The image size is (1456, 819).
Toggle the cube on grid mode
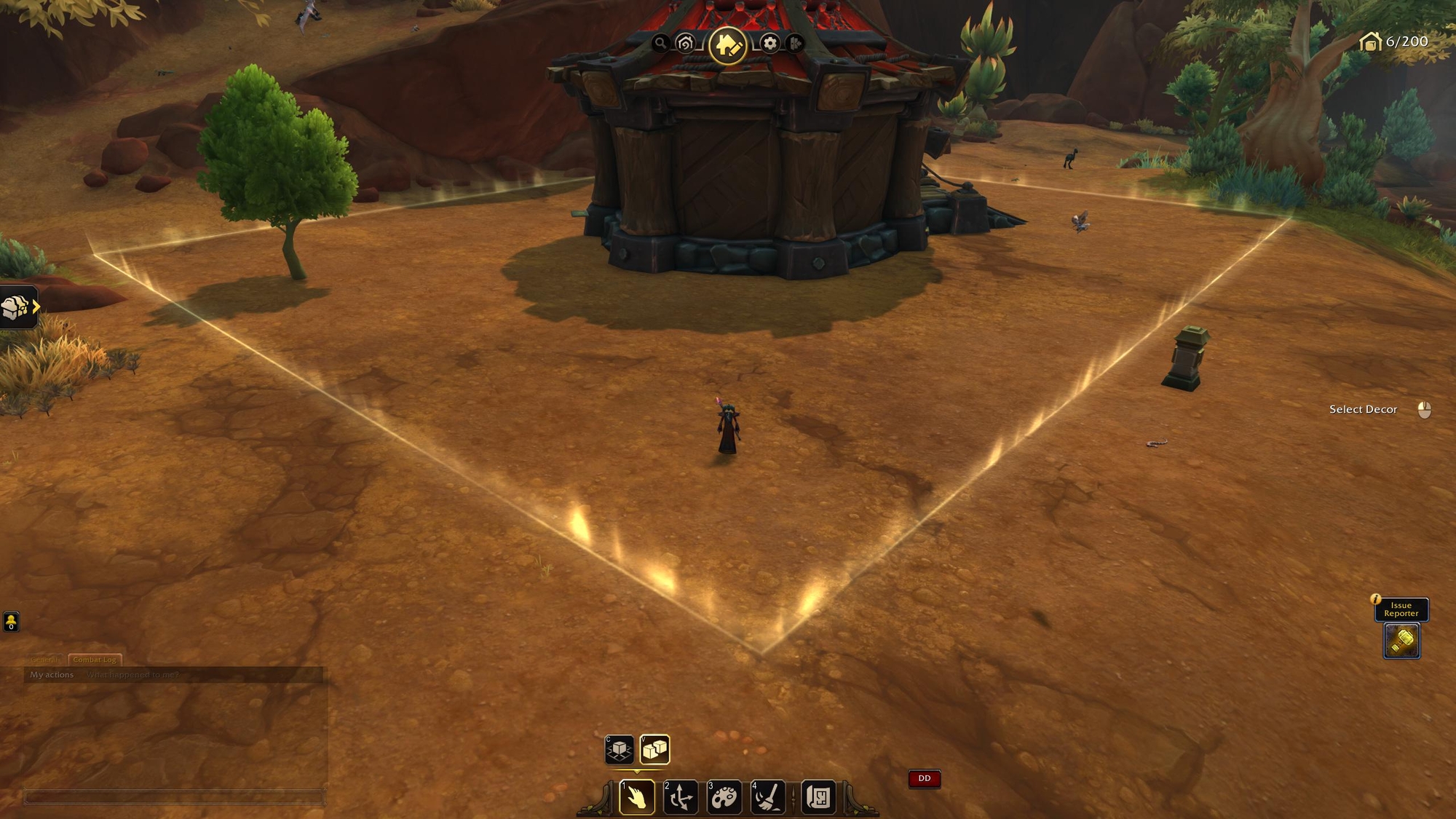click(x=620, y=749)
